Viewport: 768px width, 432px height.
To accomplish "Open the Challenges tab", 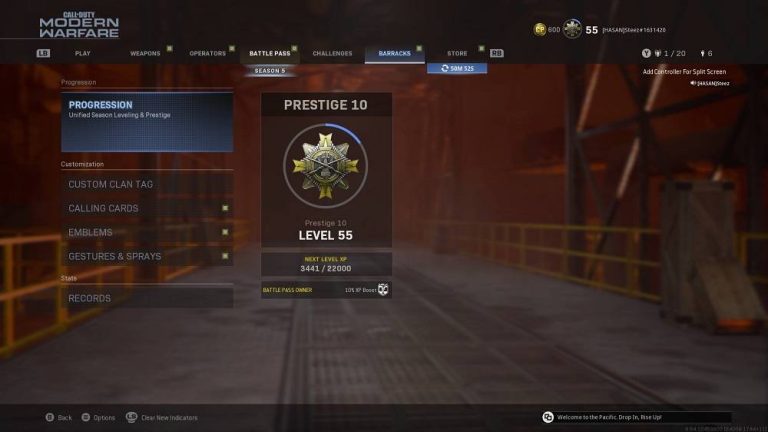I will tap(332, 53).
